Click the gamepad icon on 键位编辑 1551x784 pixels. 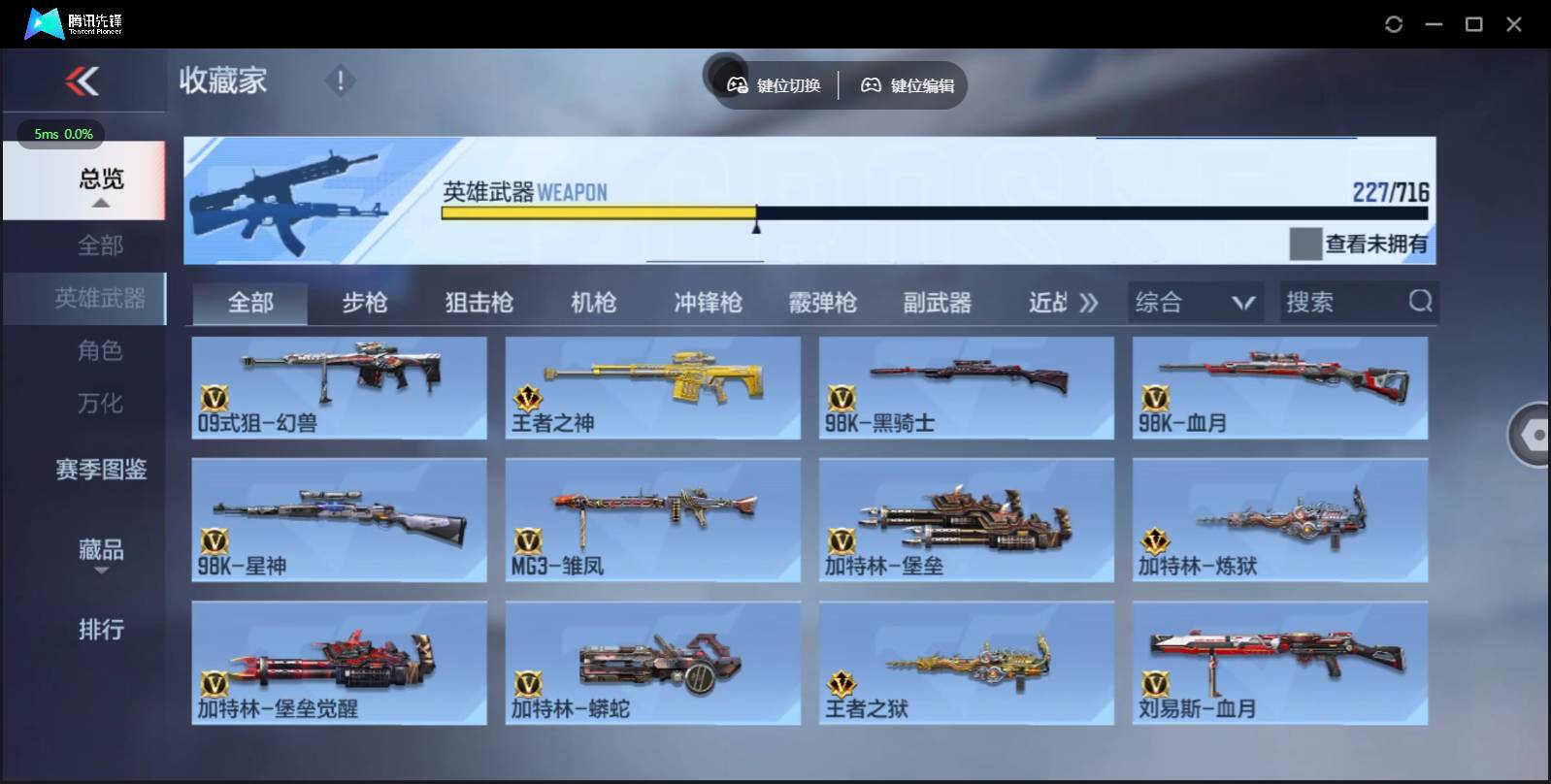coord(872,84)
